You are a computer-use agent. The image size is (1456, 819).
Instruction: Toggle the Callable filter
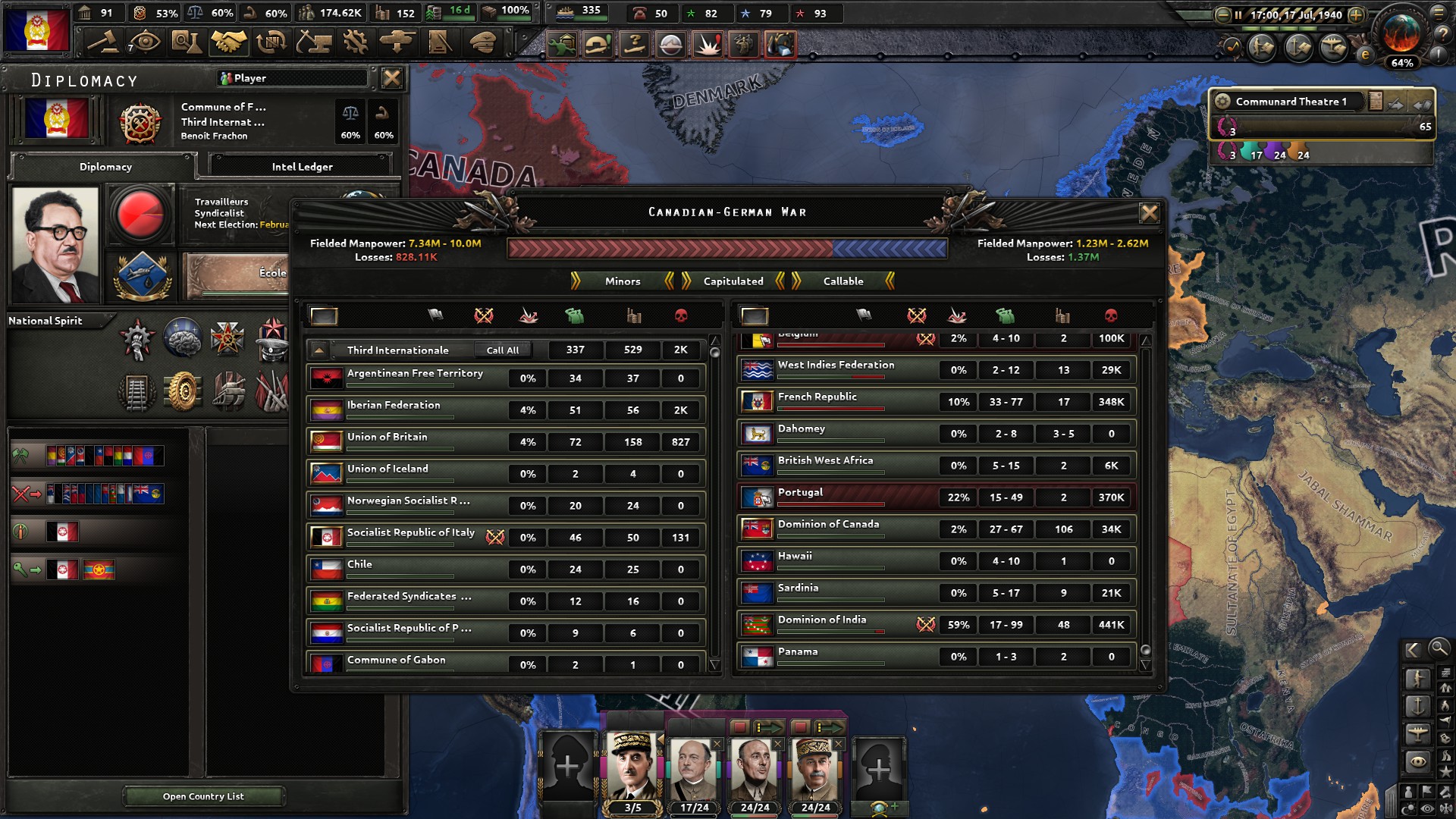(843, 281)
